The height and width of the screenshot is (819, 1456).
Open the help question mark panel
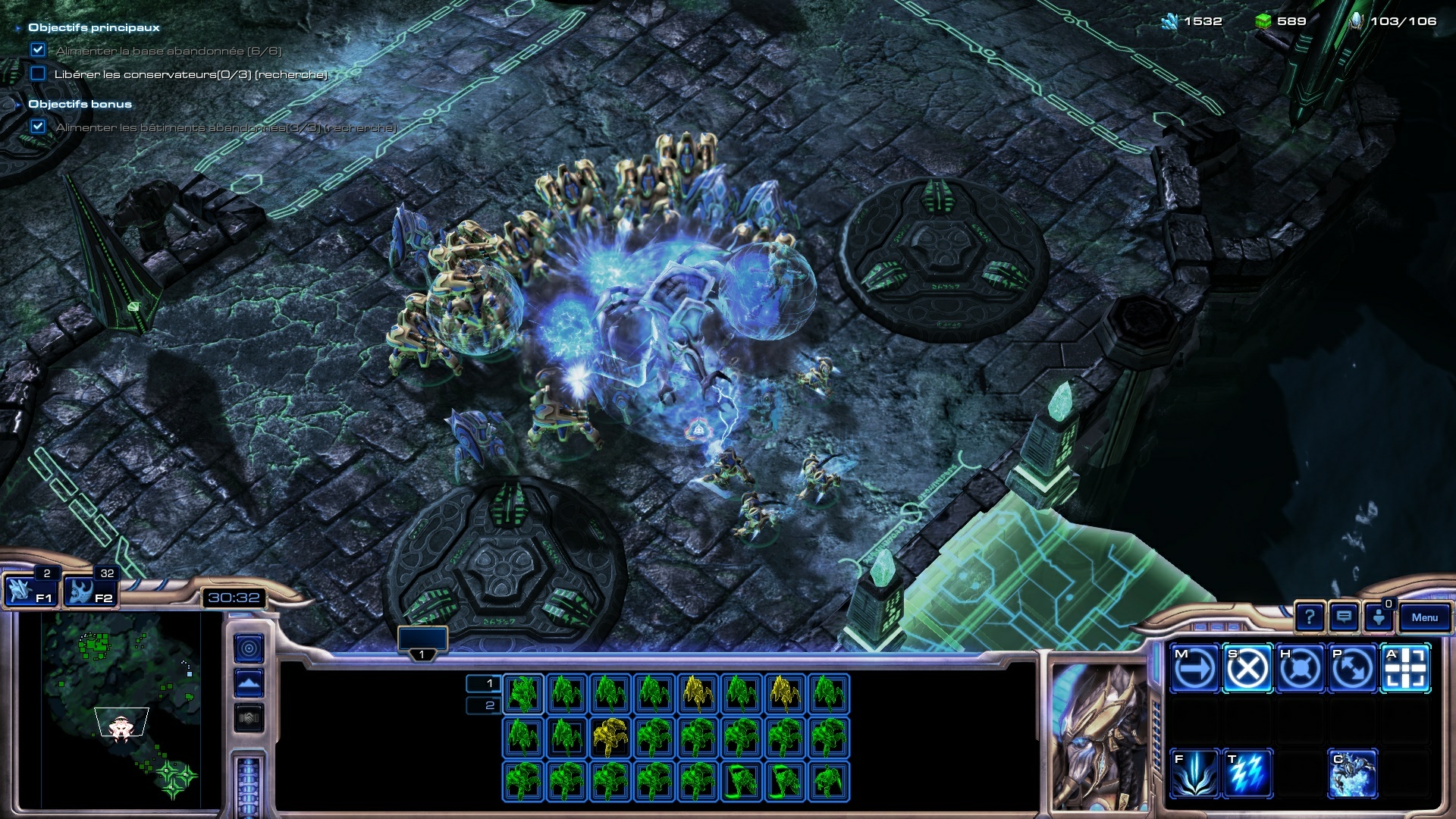1309,618
